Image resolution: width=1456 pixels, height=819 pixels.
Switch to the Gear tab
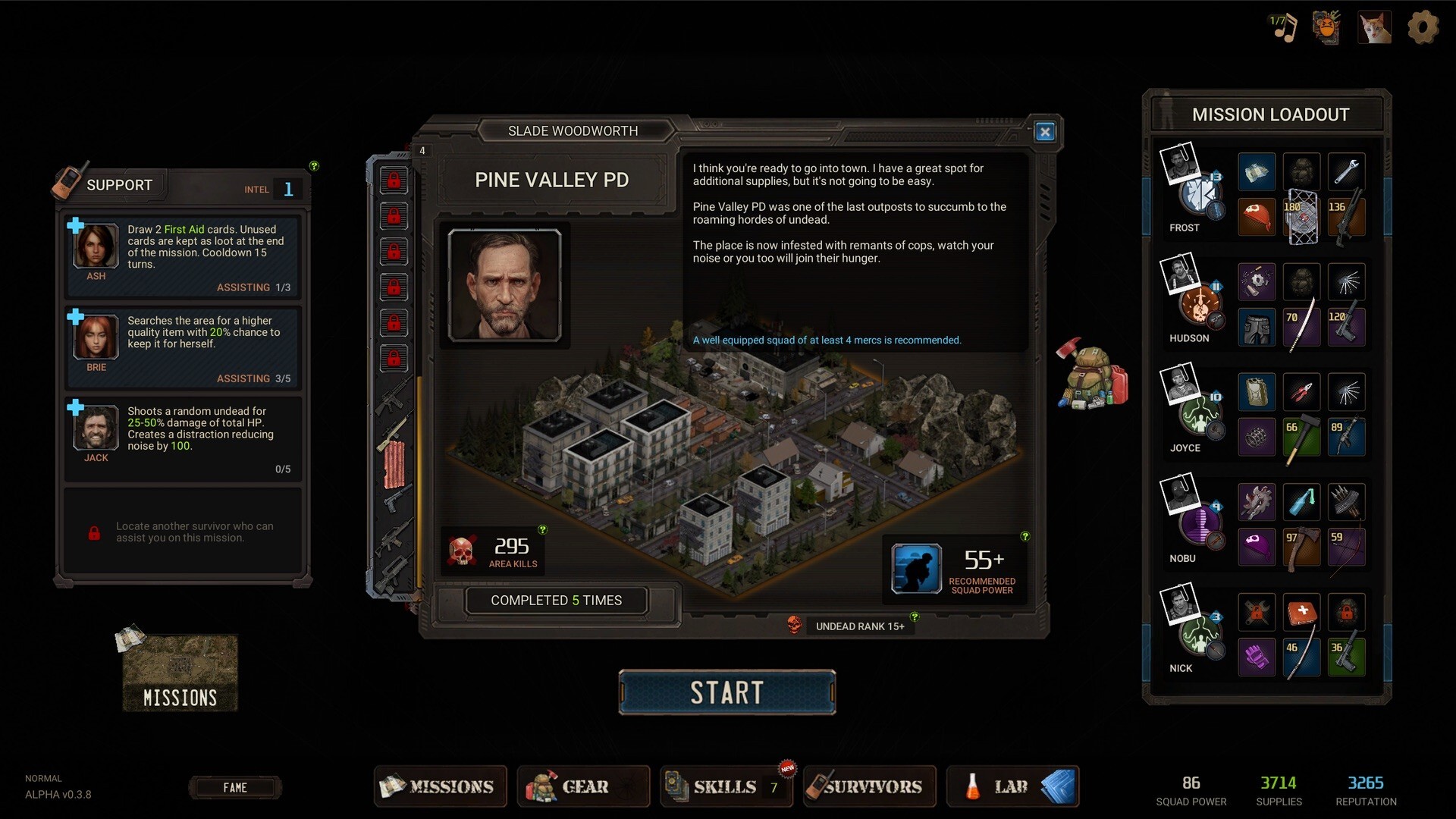pos(583,786)
